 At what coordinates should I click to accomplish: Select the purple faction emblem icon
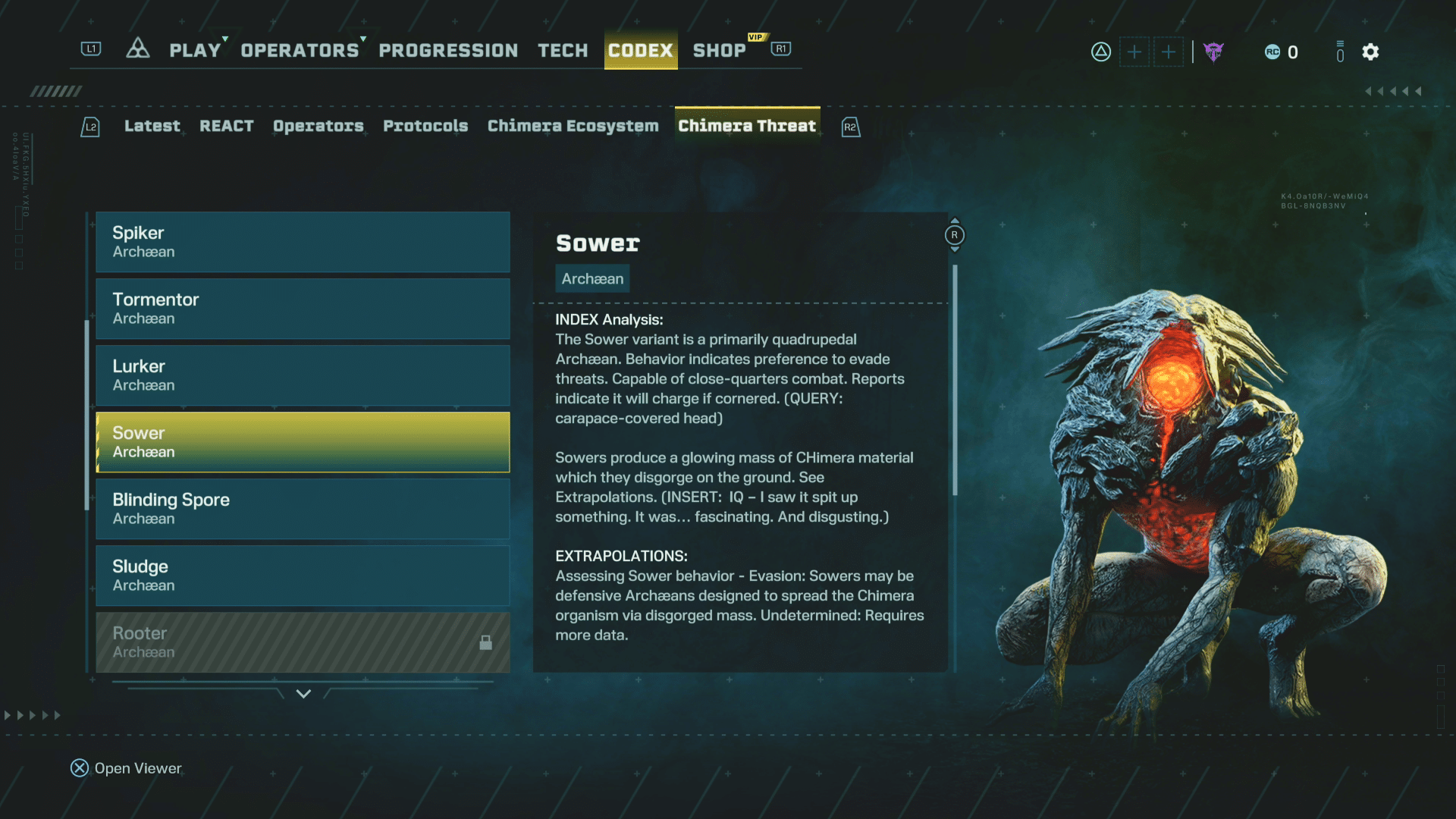1213,52
